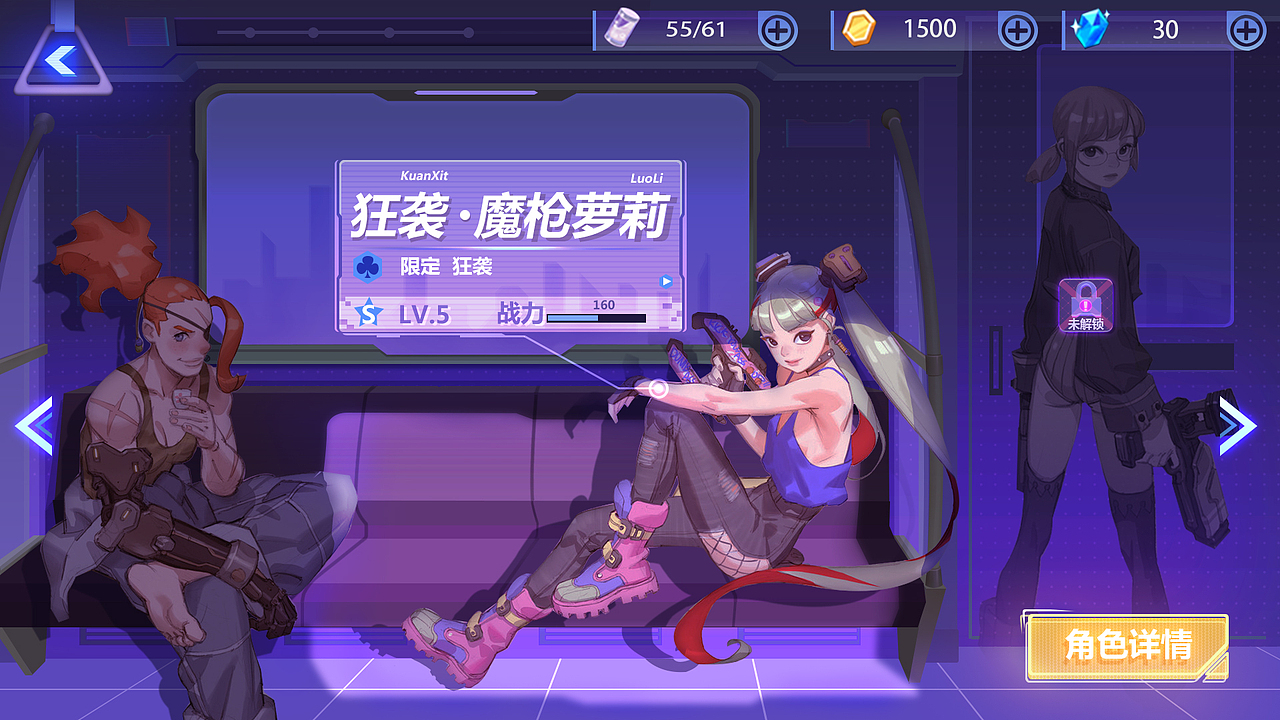The width and height of the screenshot is (1280, 720).
Task: Click the blue club suit icon beside 限定
Action: point(367,266)
